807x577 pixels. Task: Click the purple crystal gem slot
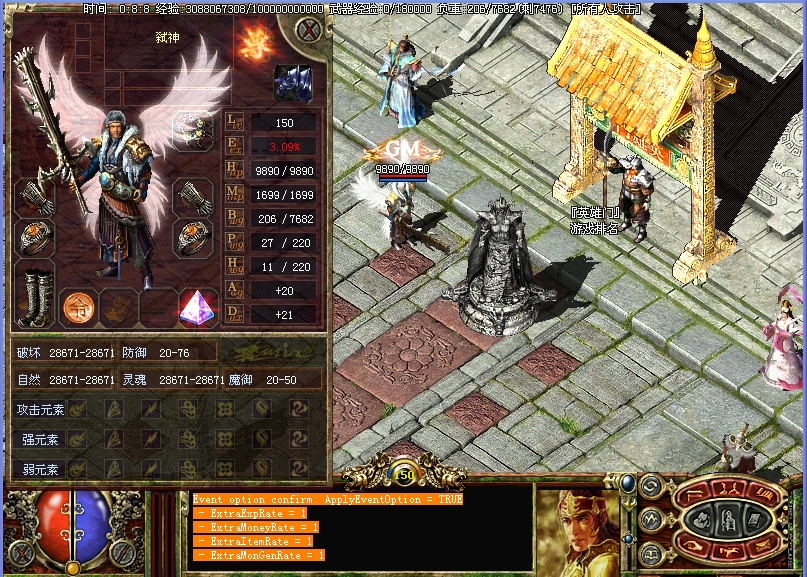(197, 307)
